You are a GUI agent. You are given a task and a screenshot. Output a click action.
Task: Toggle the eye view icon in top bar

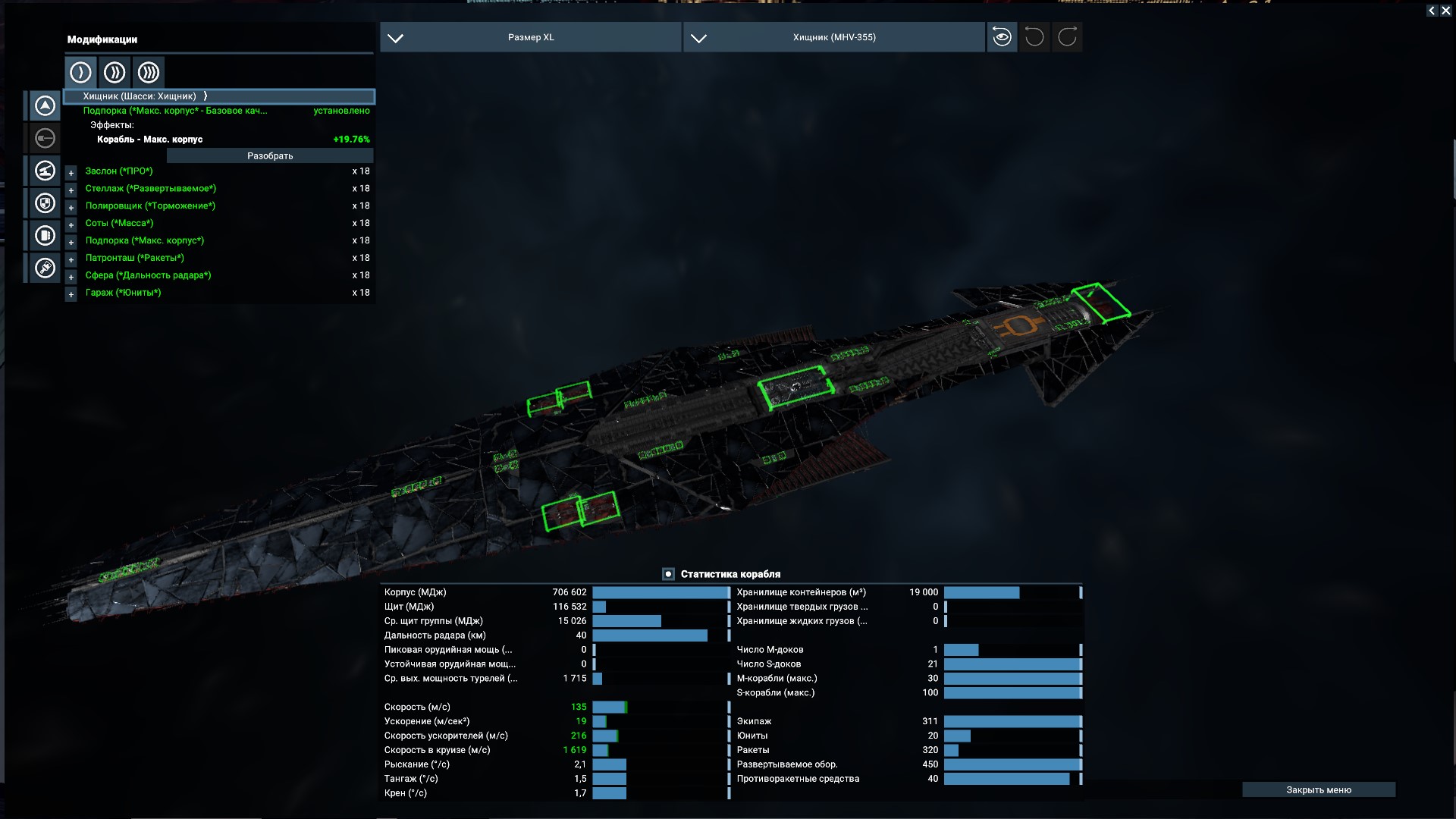[1002, 37]
